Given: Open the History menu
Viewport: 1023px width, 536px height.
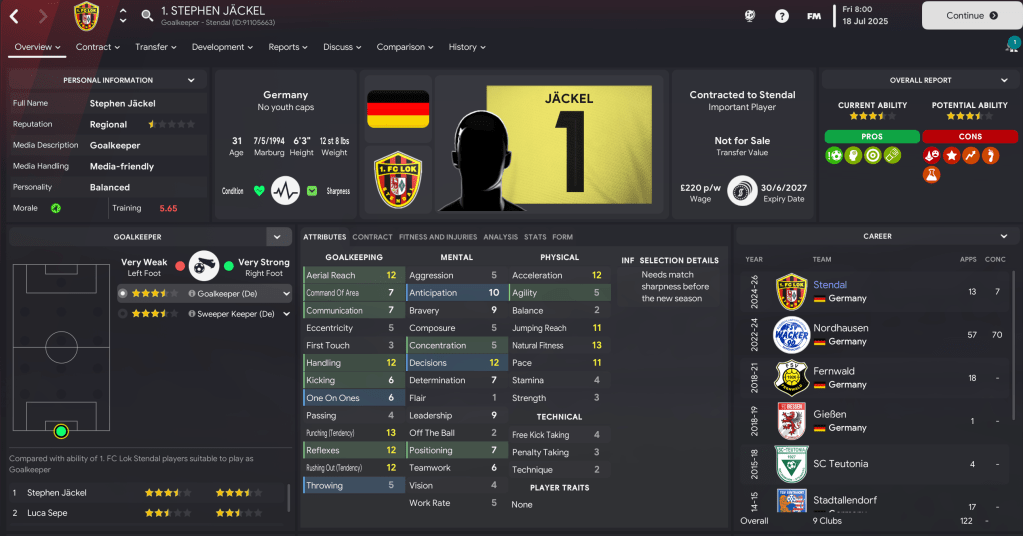Looking at the screenshot, I should coord(467,47).
